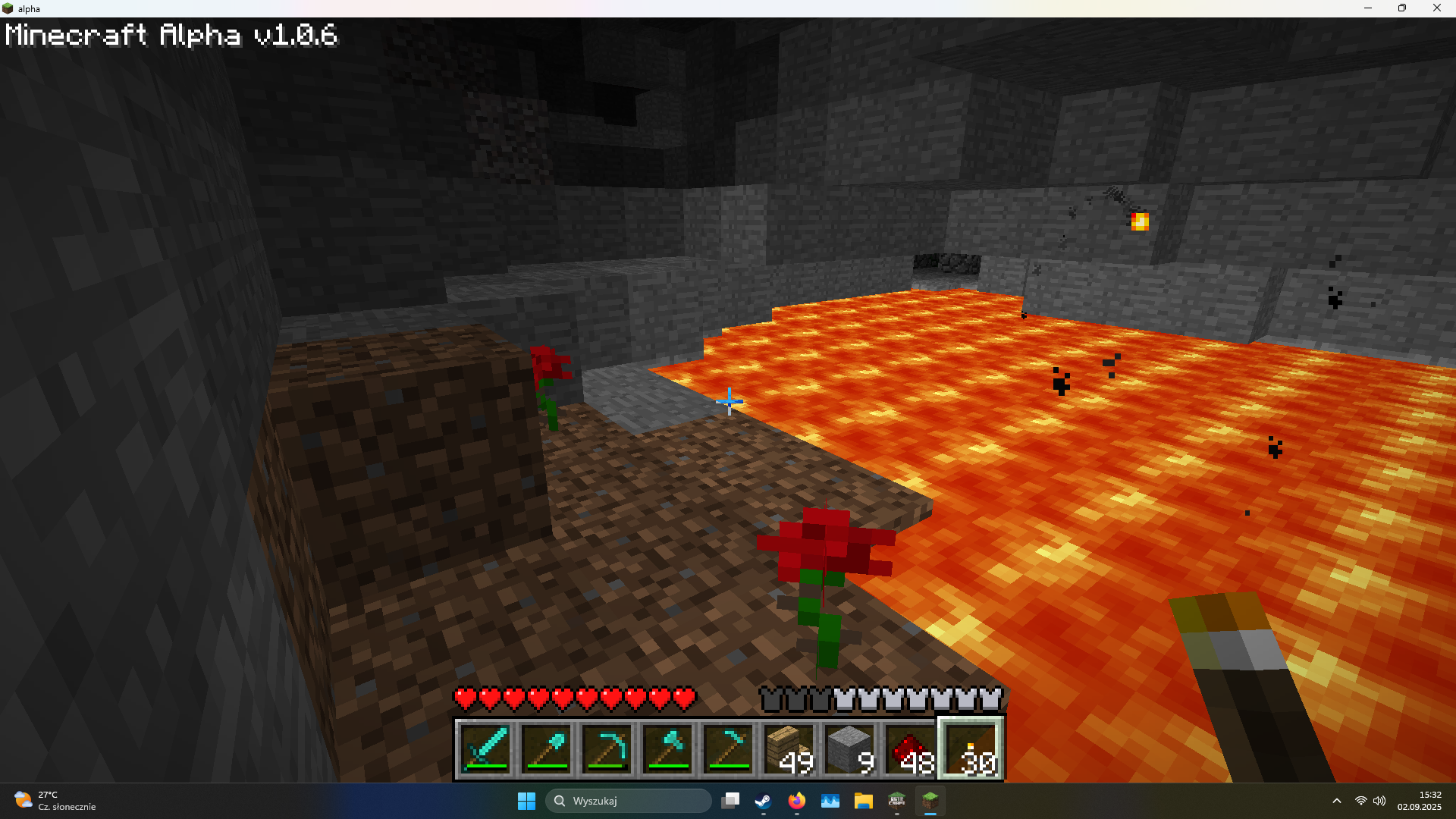The height and width of the screenshot is (819, 1456).
Task: Minimize the alpha game window
Action: (x=1368, y=8)
